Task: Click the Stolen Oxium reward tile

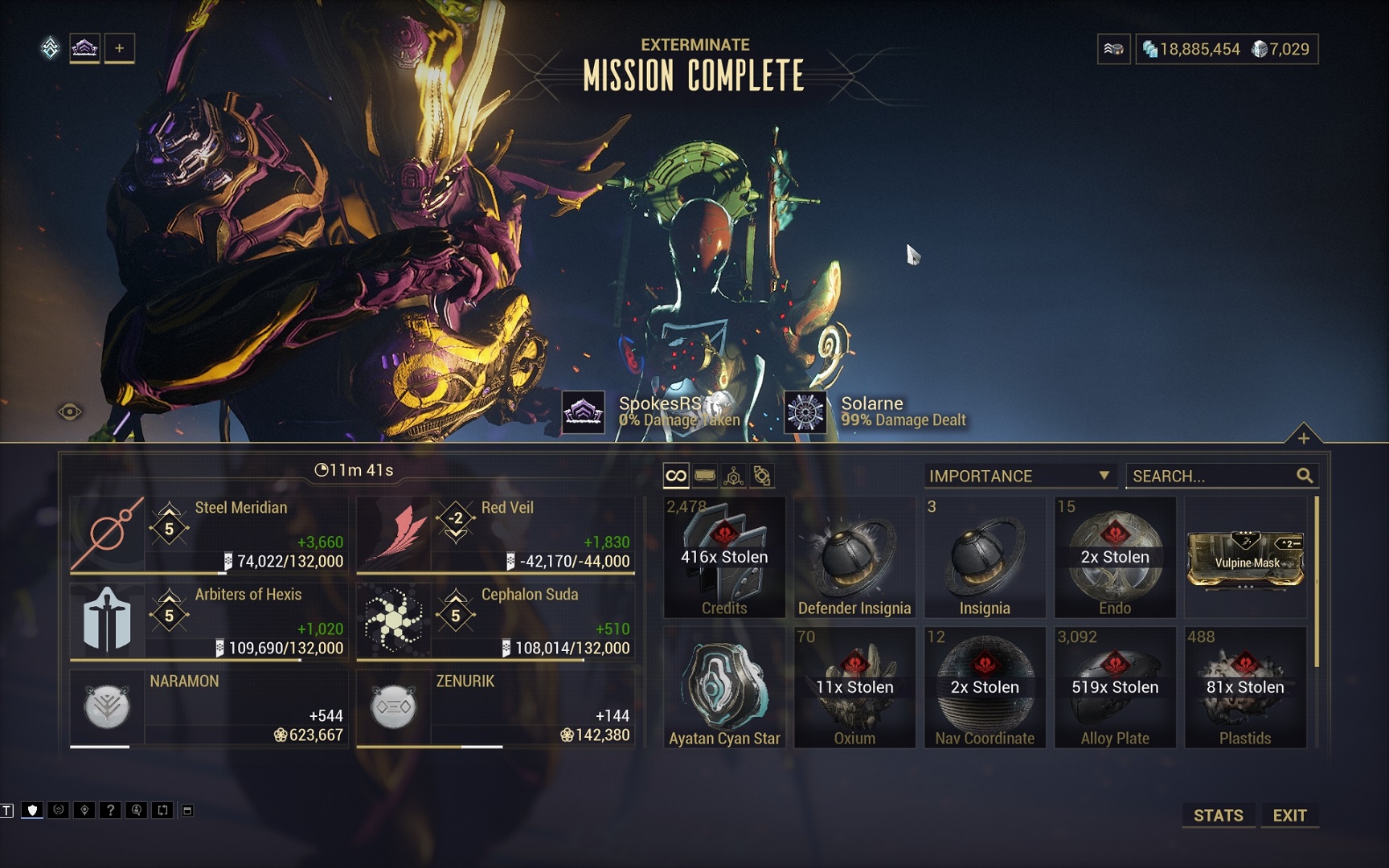Action: coord(854,688)
